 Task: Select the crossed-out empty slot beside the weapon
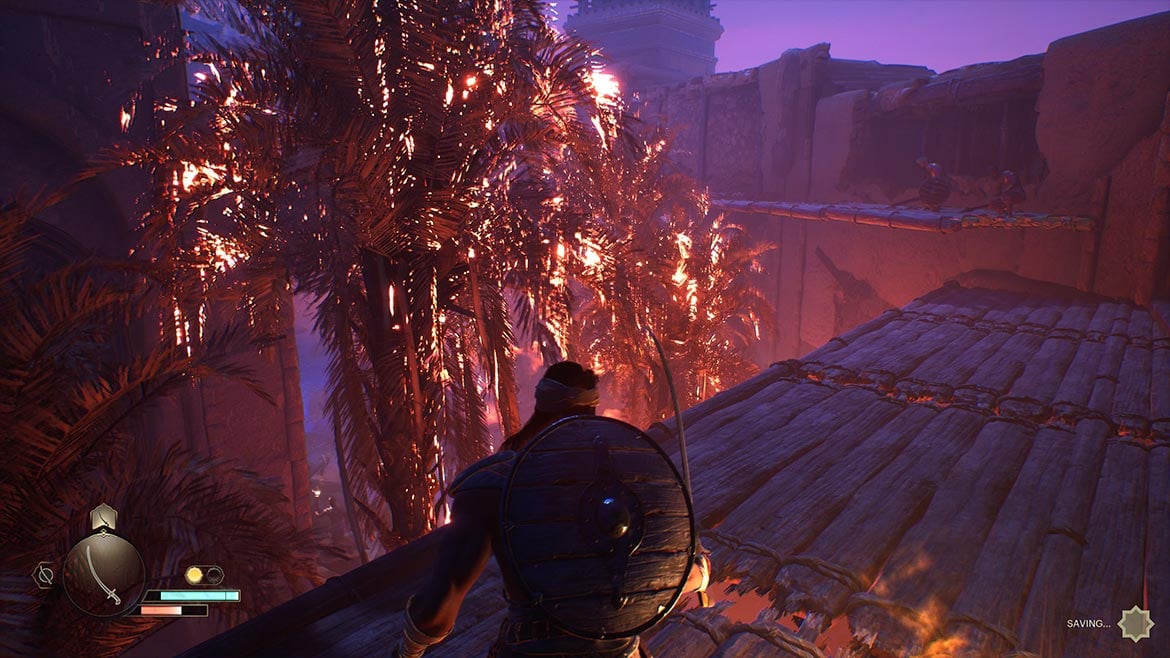tap(45, 574)
